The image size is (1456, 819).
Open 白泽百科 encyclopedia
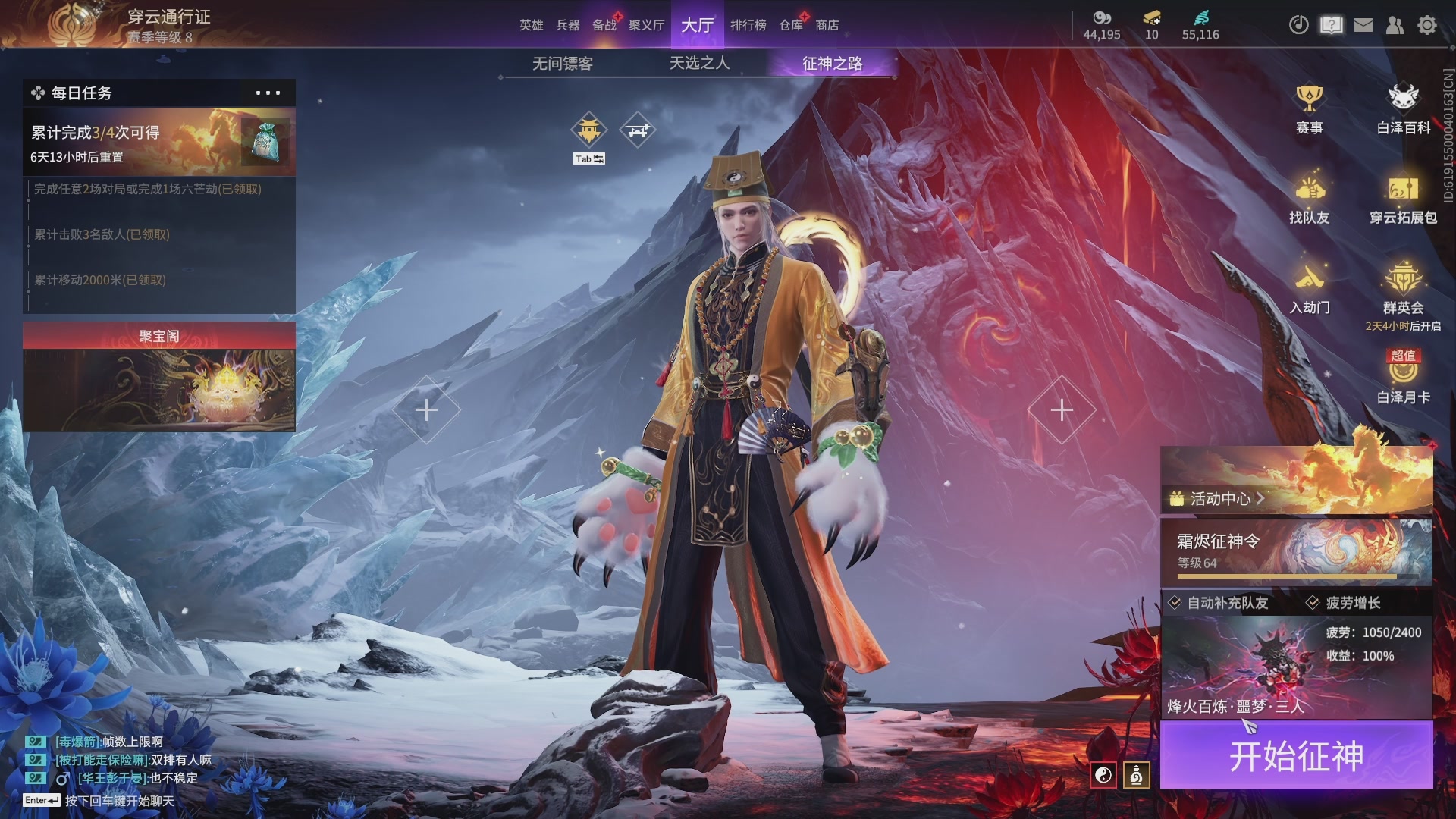point(1403,108)
